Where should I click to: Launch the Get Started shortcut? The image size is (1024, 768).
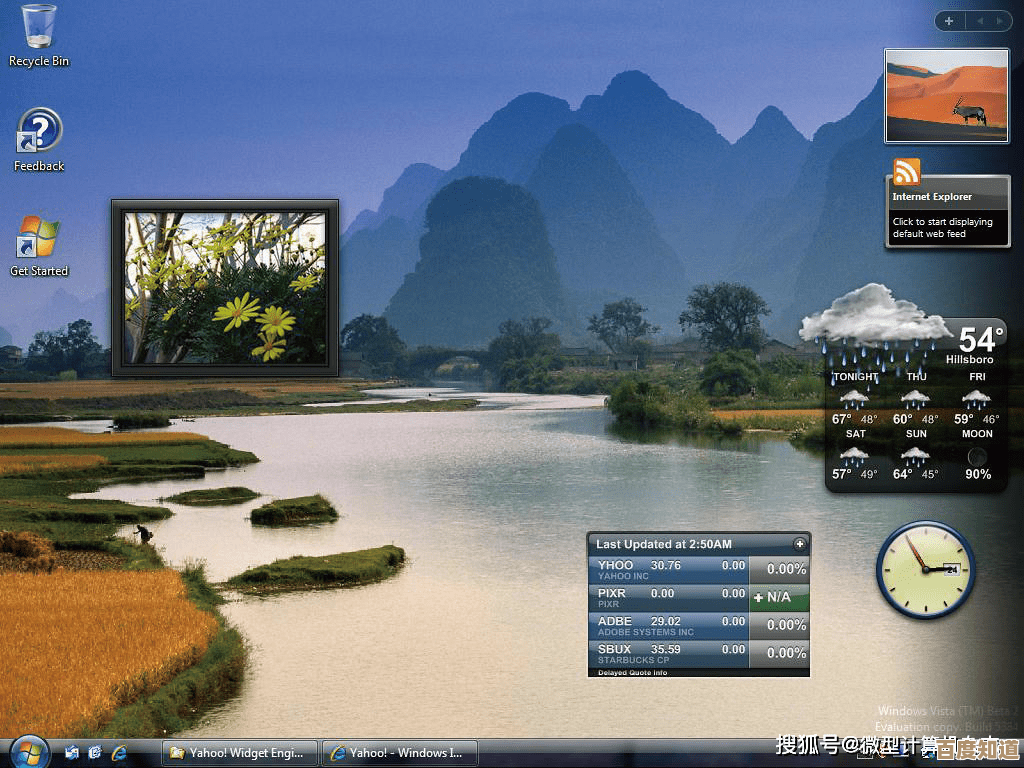[x=38, y=239]
